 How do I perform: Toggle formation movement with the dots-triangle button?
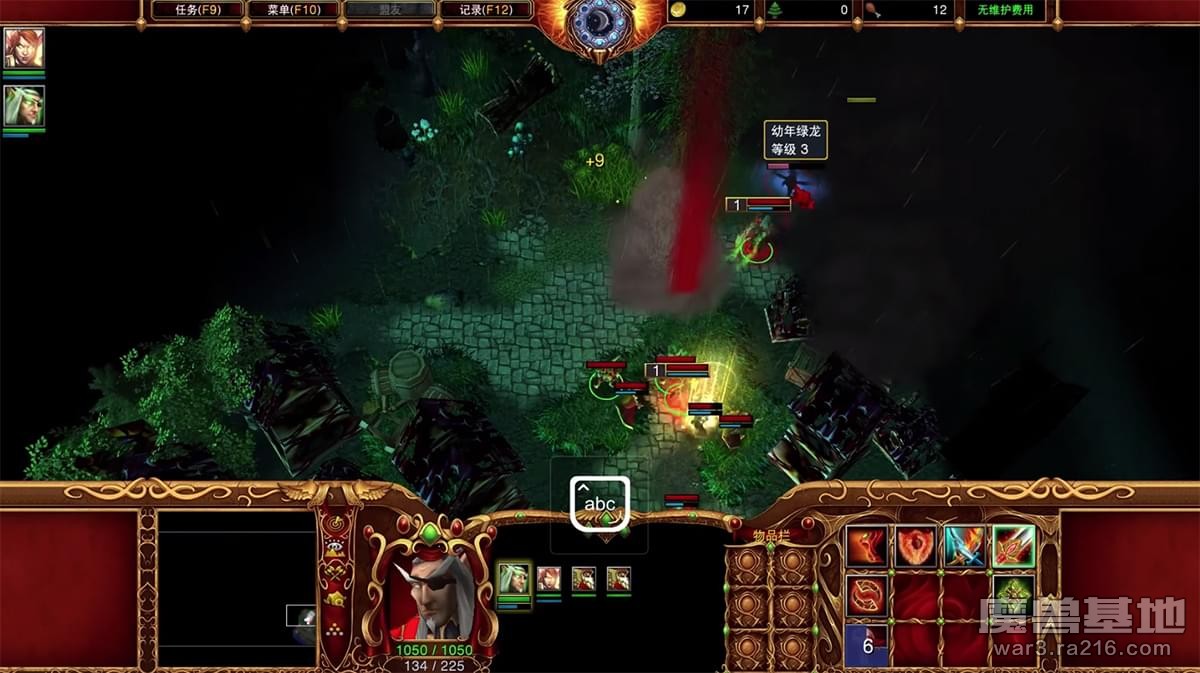coord(336,628)
